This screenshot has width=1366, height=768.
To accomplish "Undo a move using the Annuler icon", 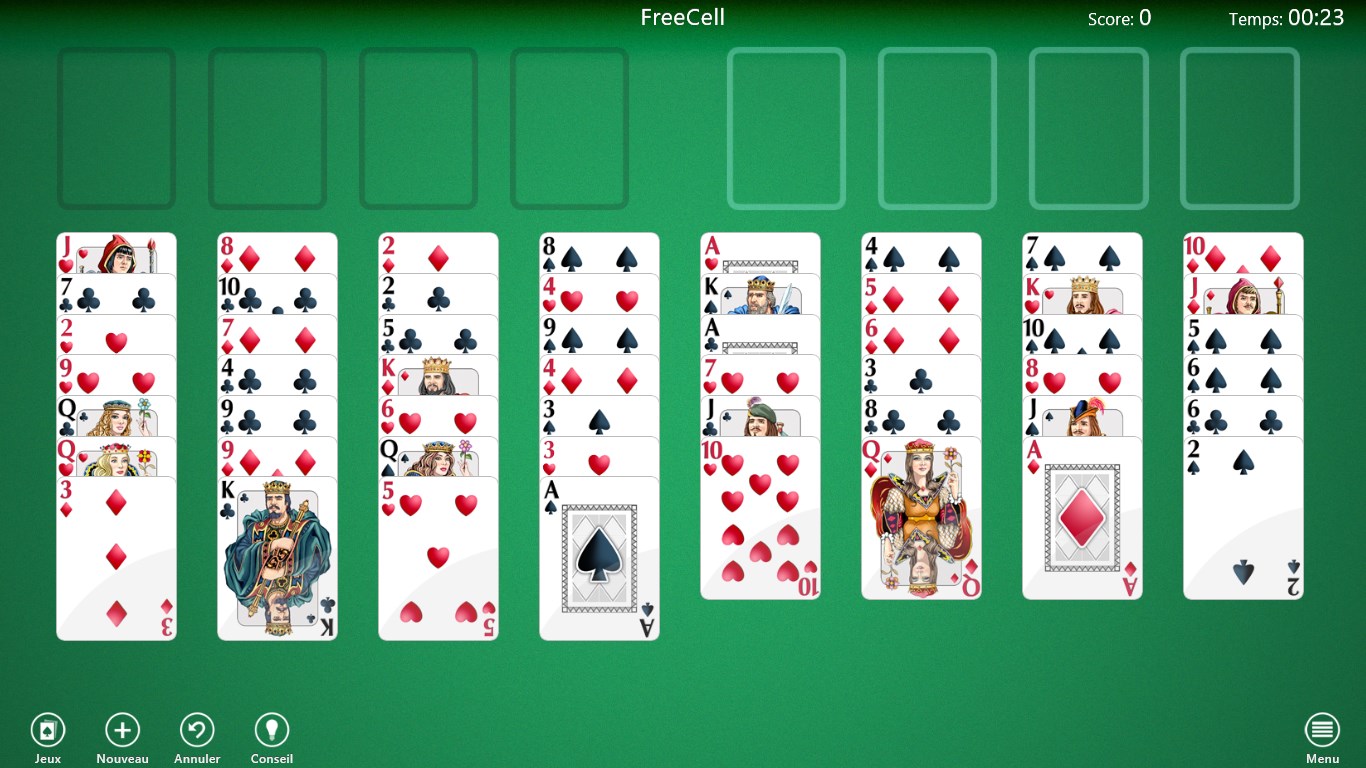I will point(196,729).
